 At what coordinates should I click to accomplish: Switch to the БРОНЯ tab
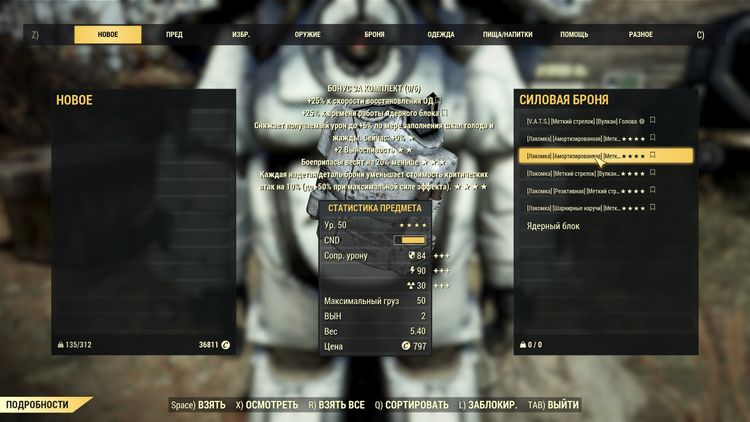click(374, 34)
